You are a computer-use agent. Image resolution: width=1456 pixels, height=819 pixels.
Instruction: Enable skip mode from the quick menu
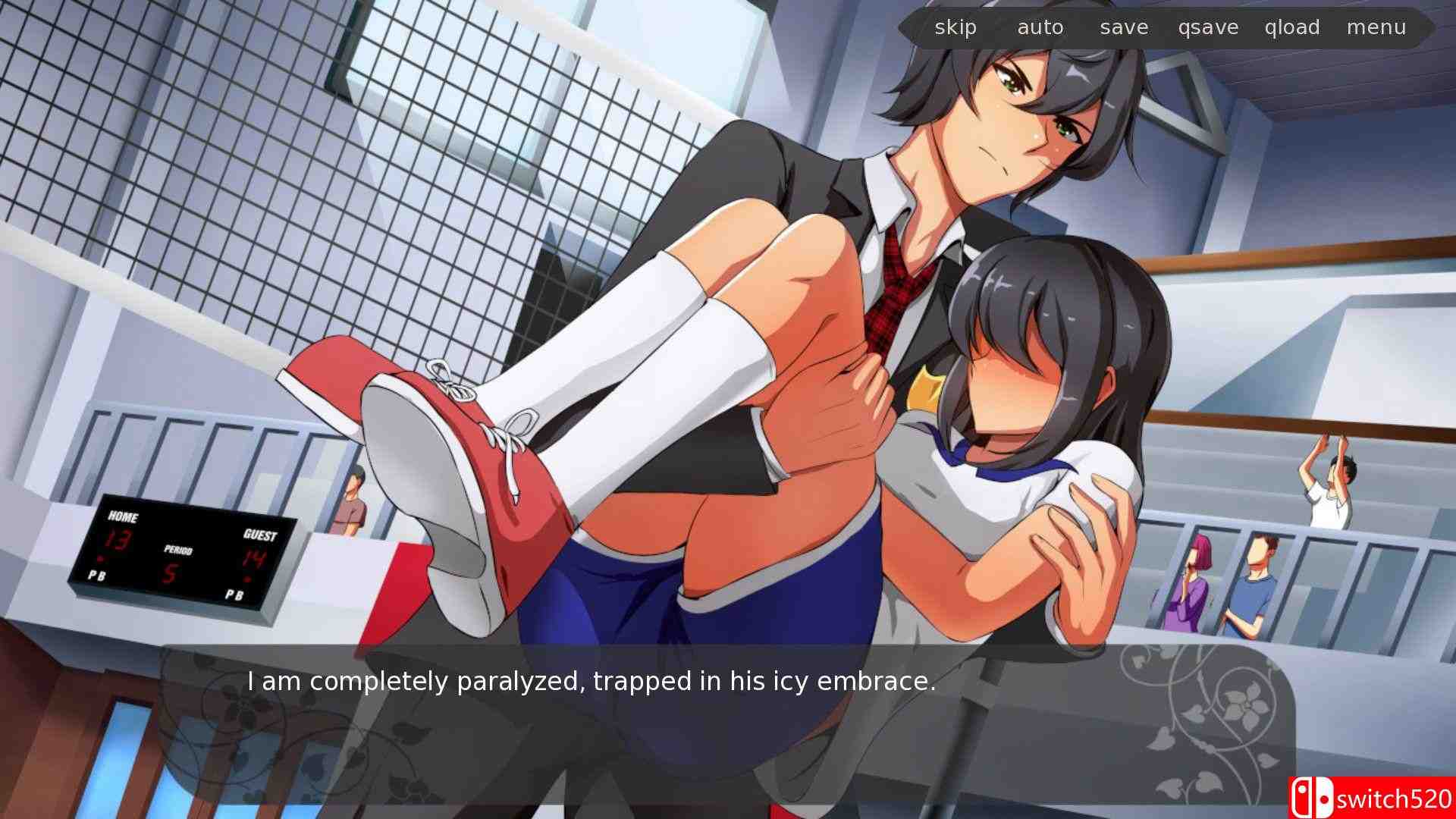955,27
